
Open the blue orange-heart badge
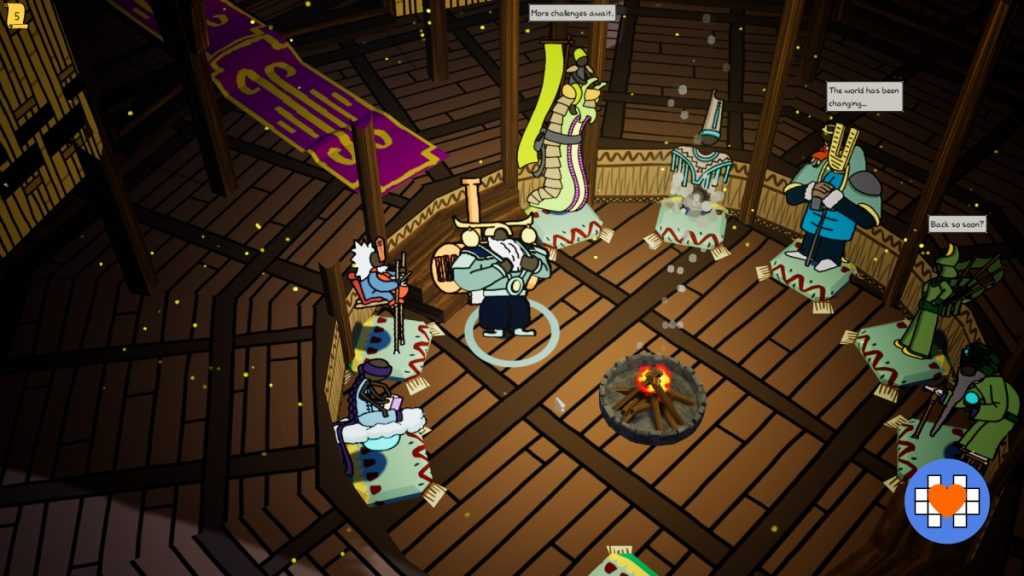[946, 500]
